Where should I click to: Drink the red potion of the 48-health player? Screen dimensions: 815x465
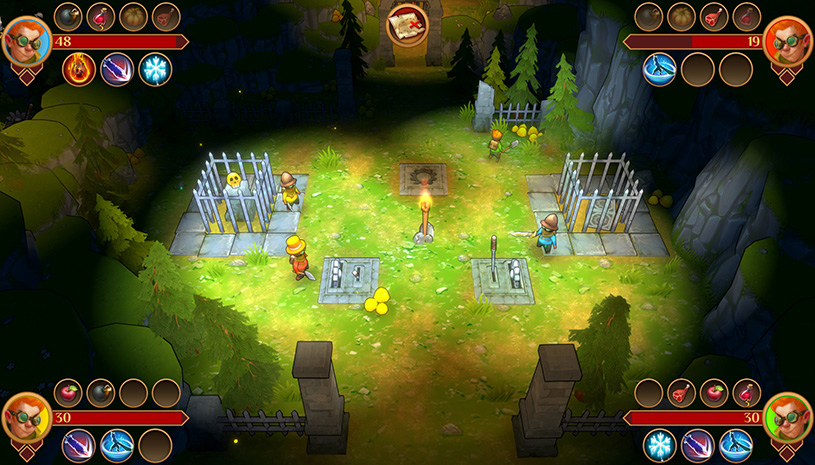click(101, 16)
